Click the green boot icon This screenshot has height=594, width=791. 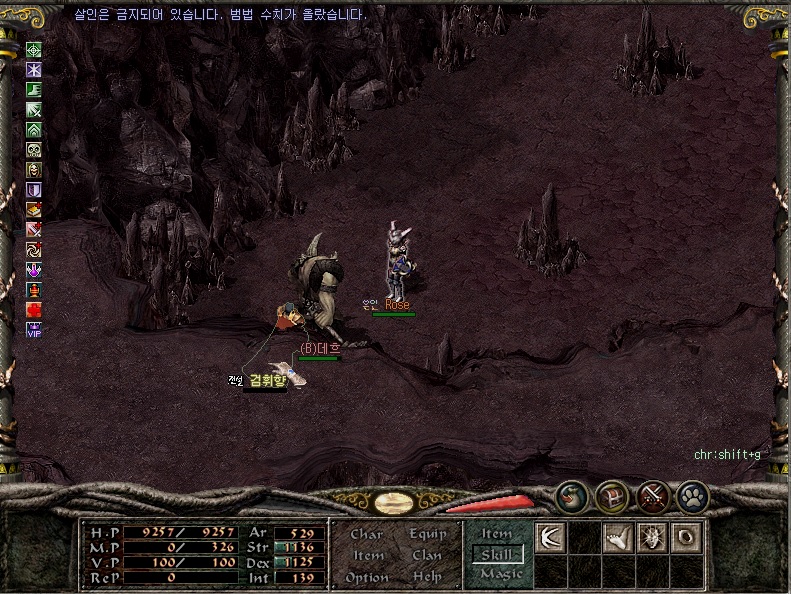34,90
